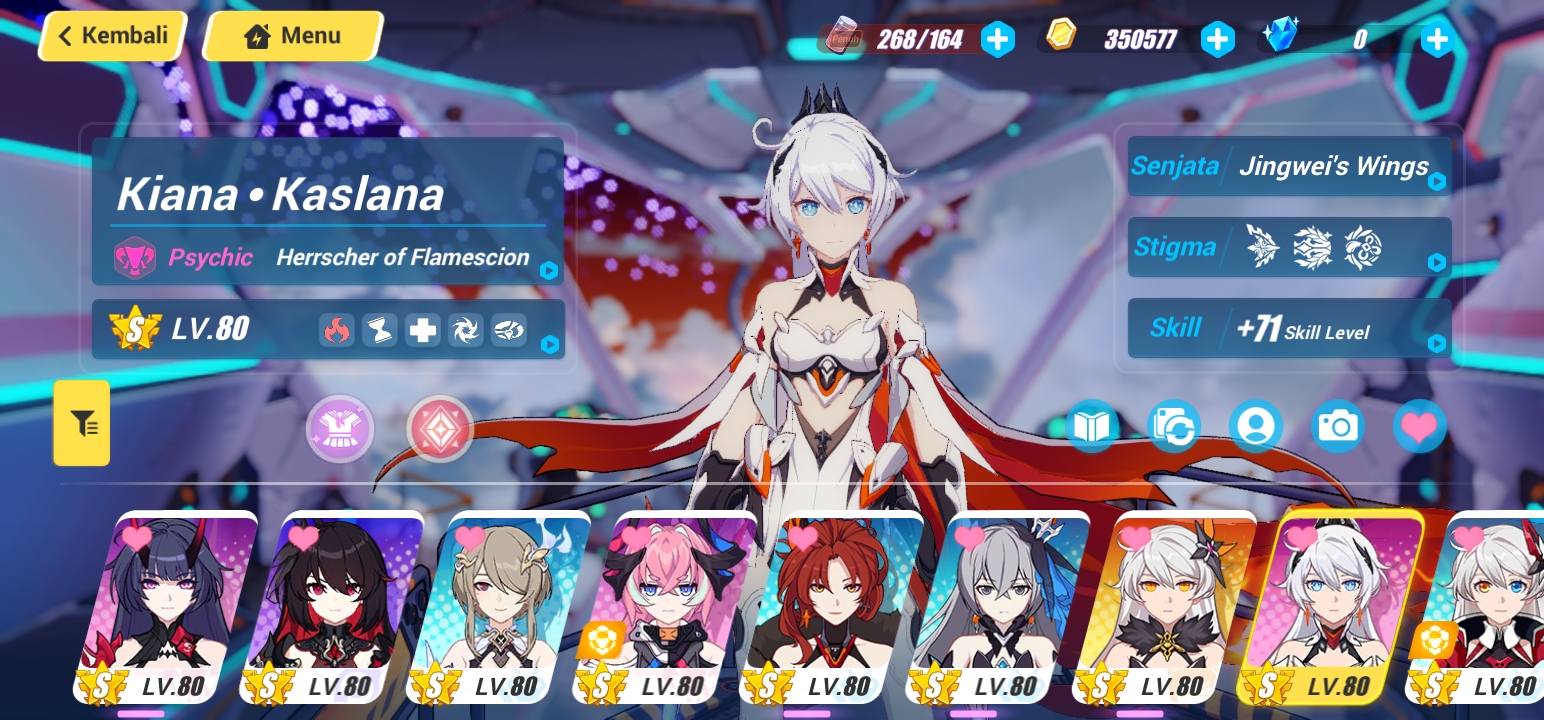Click the background change icon

[1174, 426]
